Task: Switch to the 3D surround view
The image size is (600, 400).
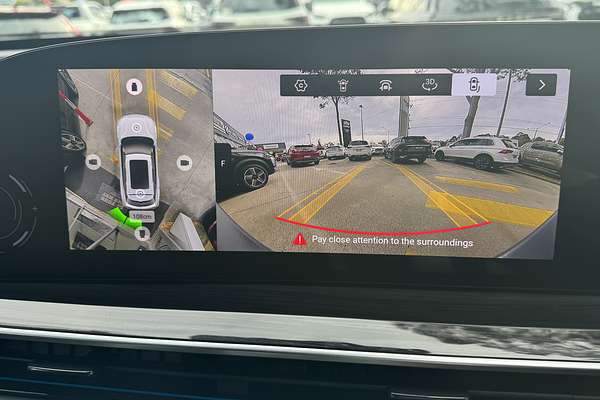Action: click(429, 85)
